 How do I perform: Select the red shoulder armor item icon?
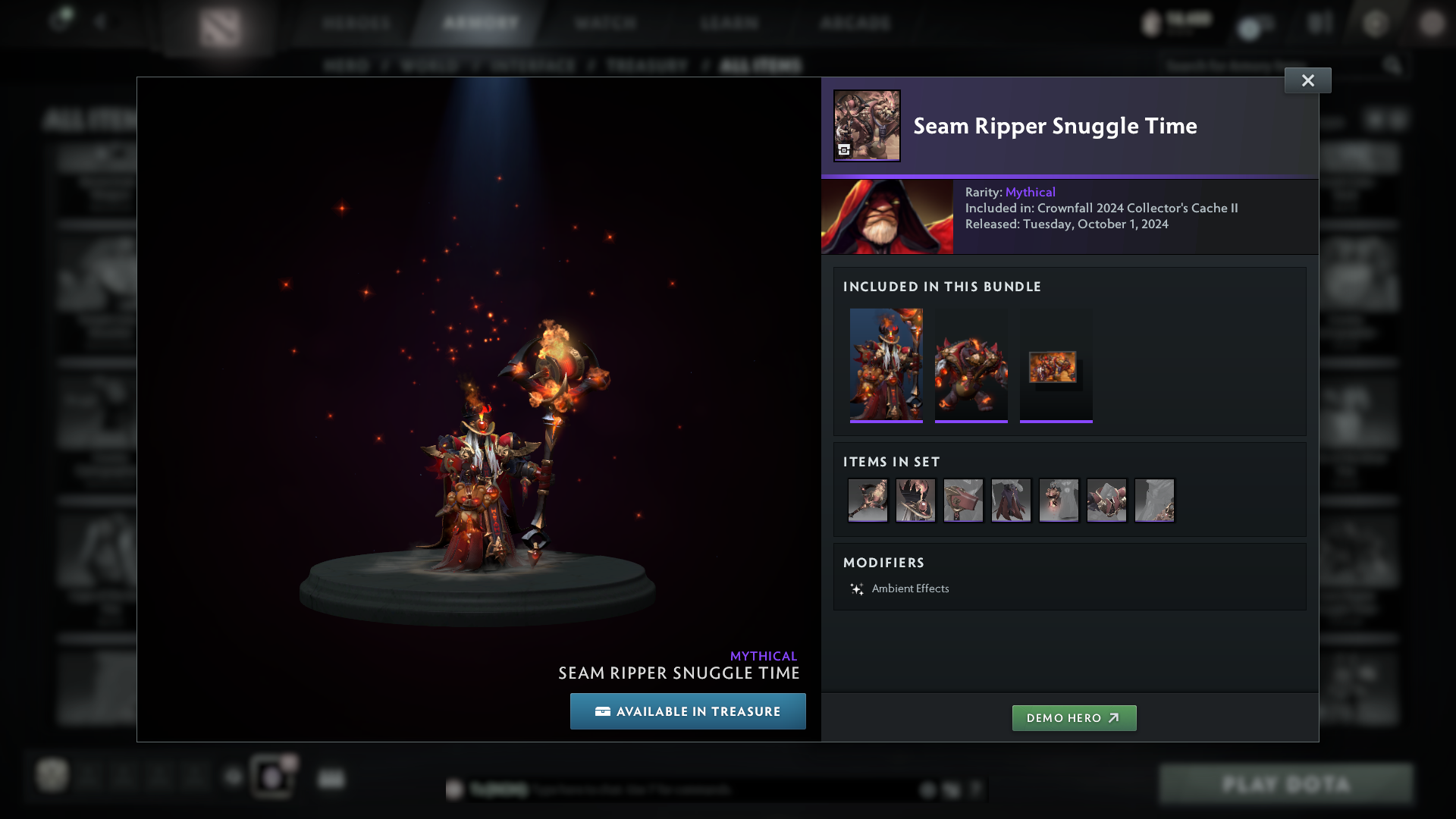coord(1106,500)
